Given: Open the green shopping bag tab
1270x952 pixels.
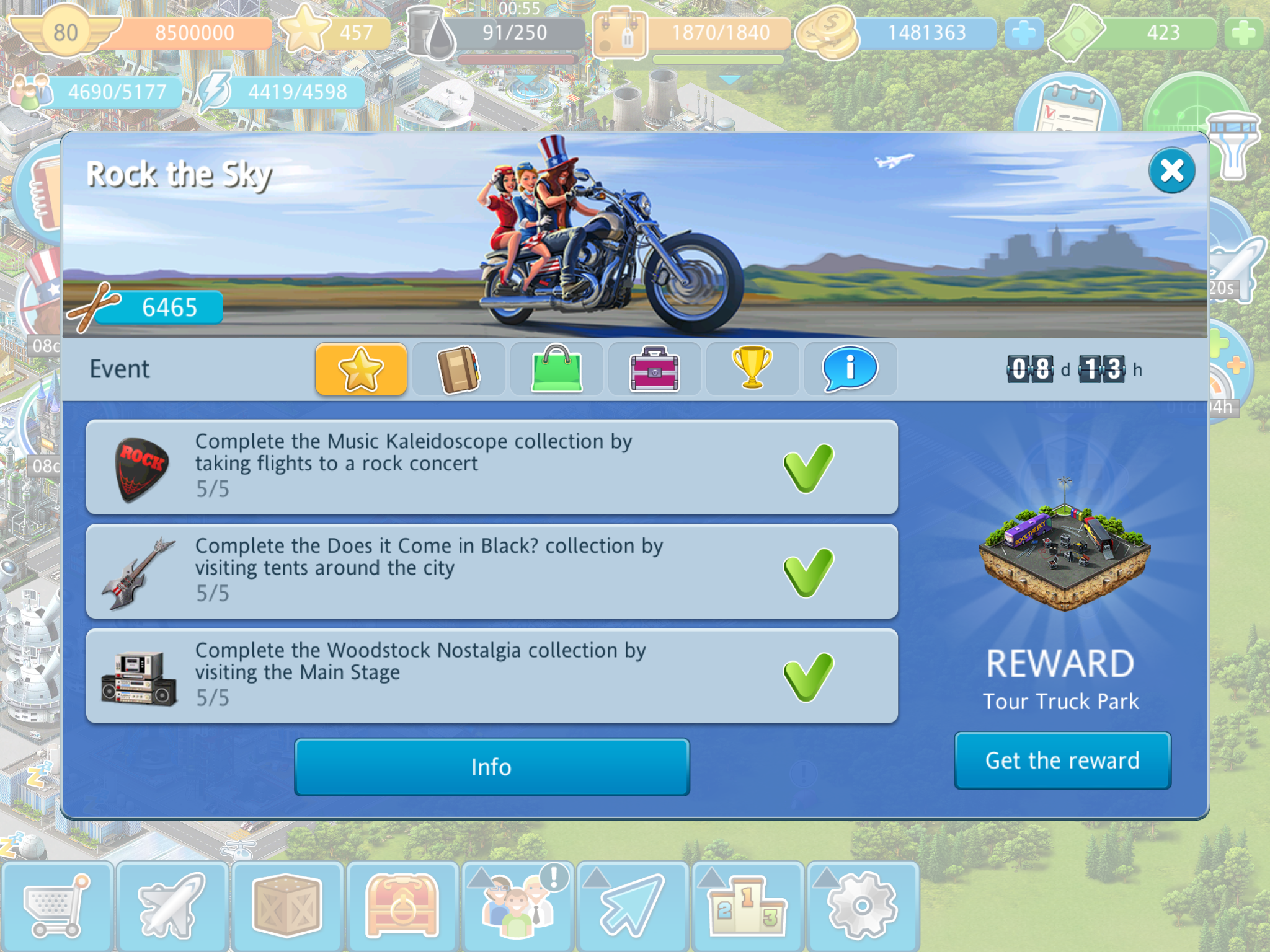Looking at the screenshot, I should 557,369.
